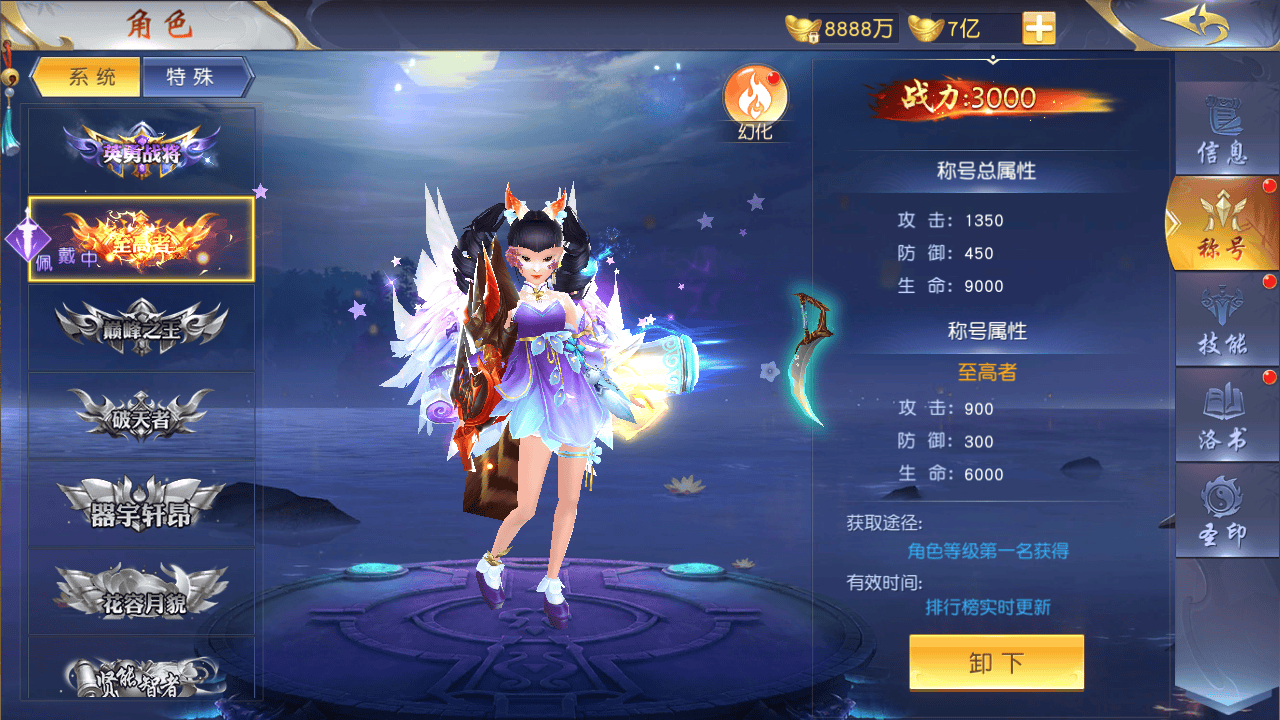Add more gold ingots with the plus button

pyautogui.click(x=1039, y=28)
